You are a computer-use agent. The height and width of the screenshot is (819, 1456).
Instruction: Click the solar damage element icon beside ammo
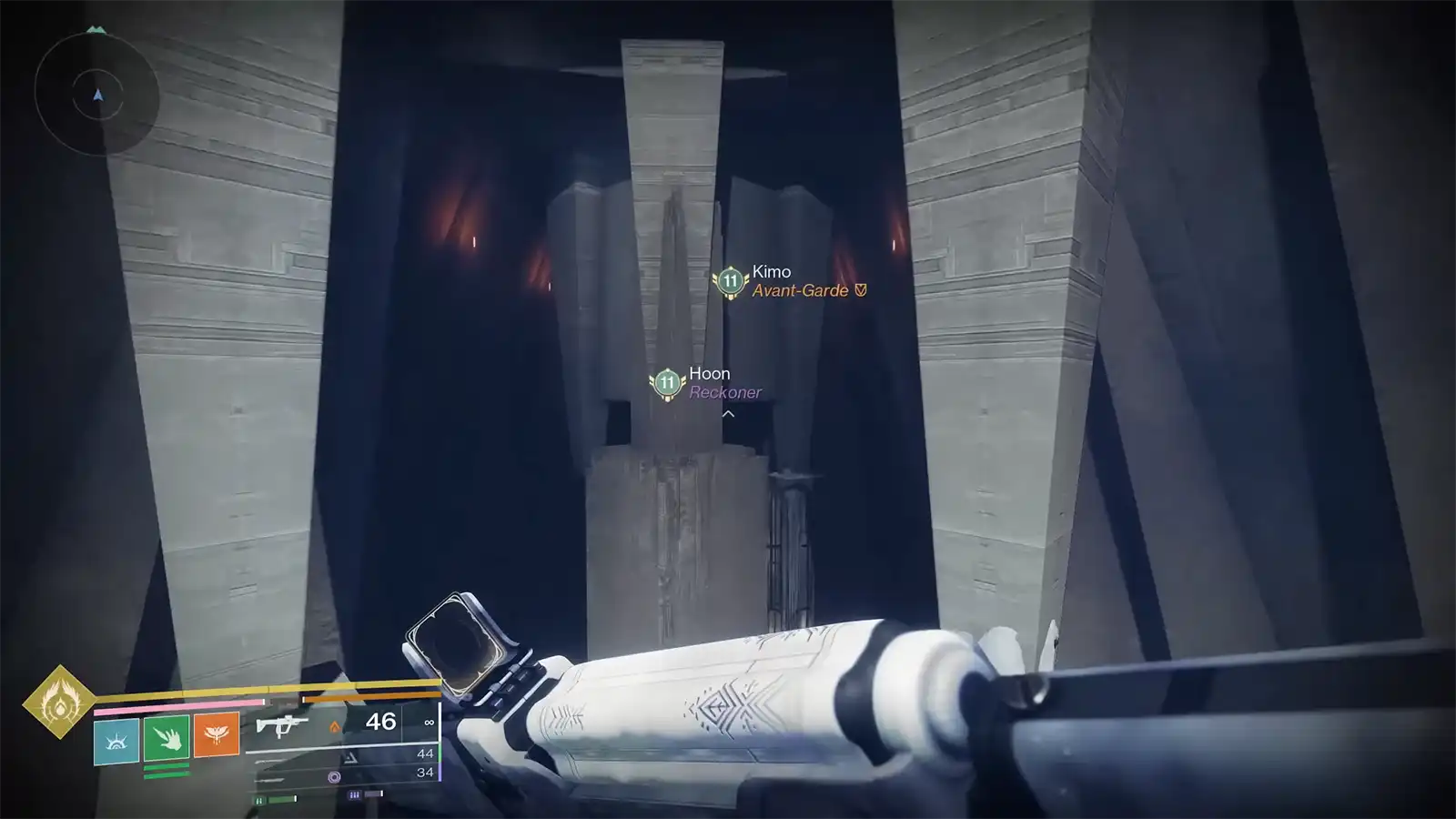tap(335, 727)
